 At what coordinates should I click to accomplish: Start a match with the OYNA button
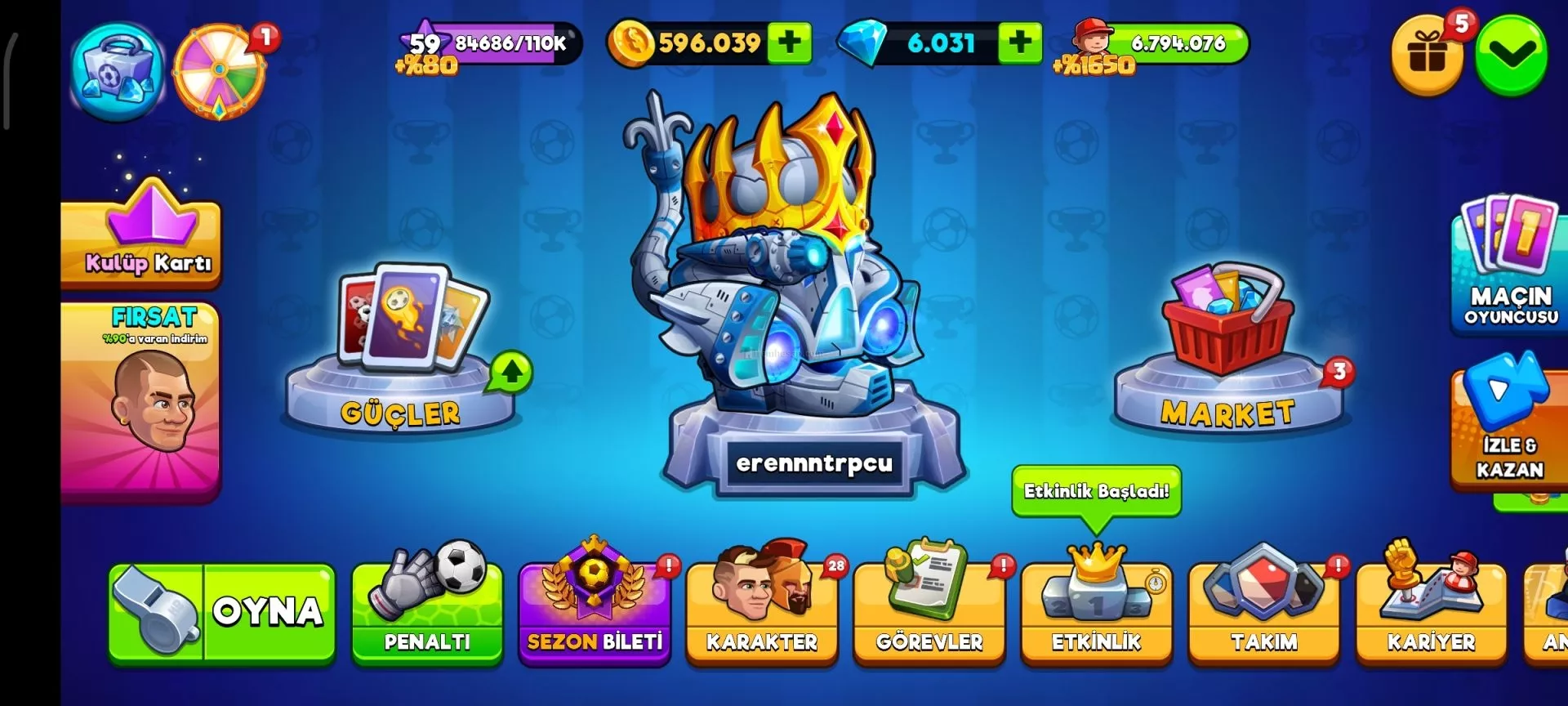pyautogui.click(x=221, y=611)
